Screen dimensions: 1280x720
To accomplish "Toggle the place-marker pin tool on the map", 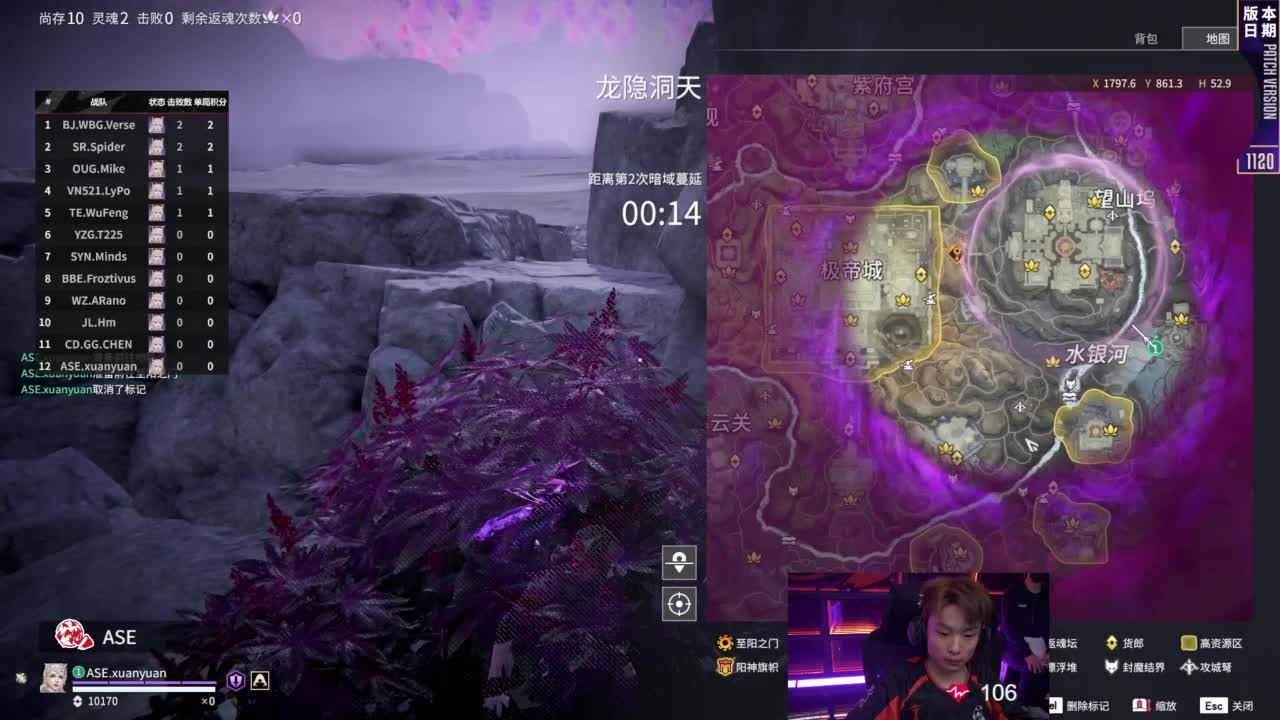I will tap(678, 563).
